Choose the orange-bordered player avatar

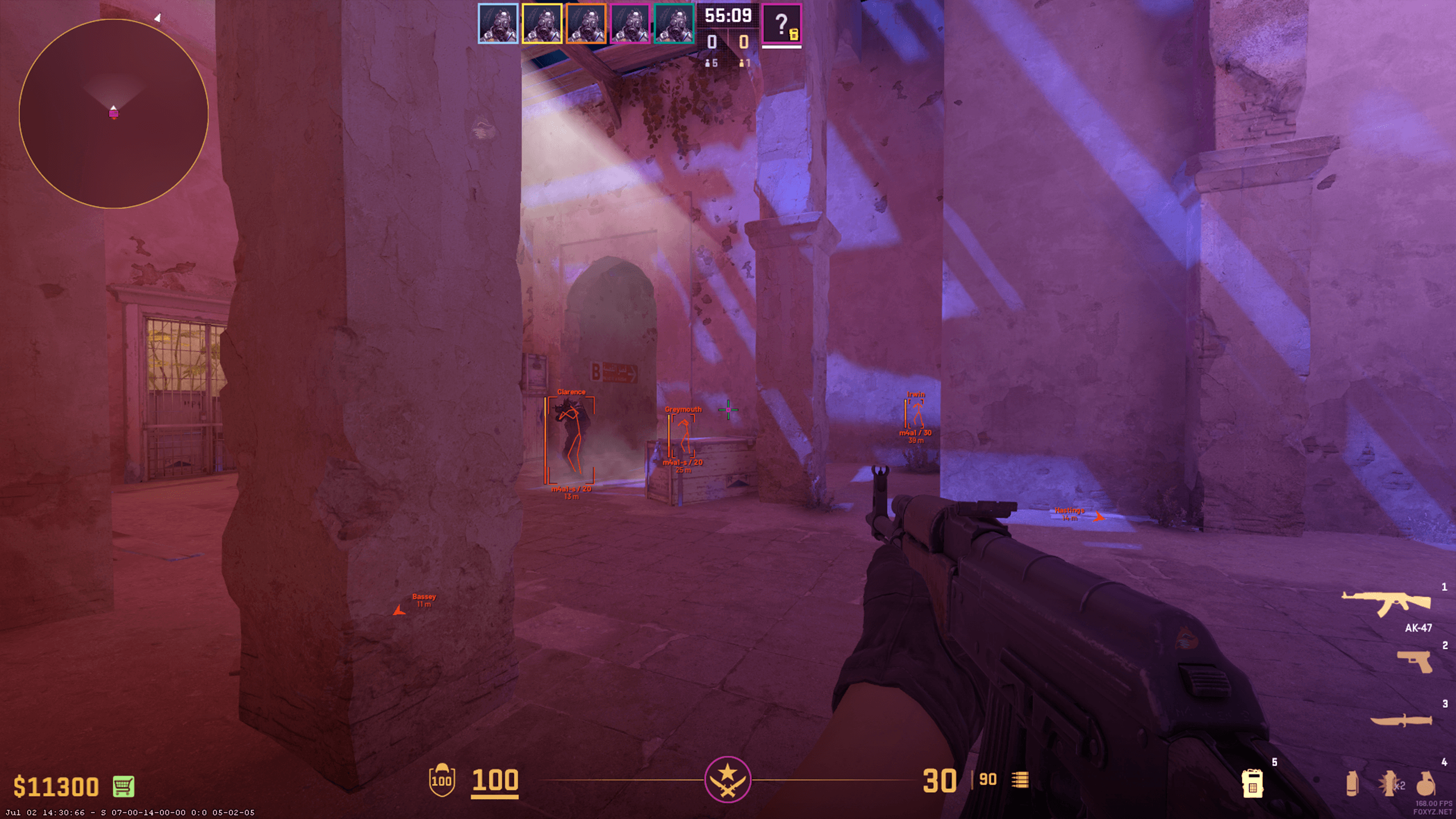[x=586, y=24]
